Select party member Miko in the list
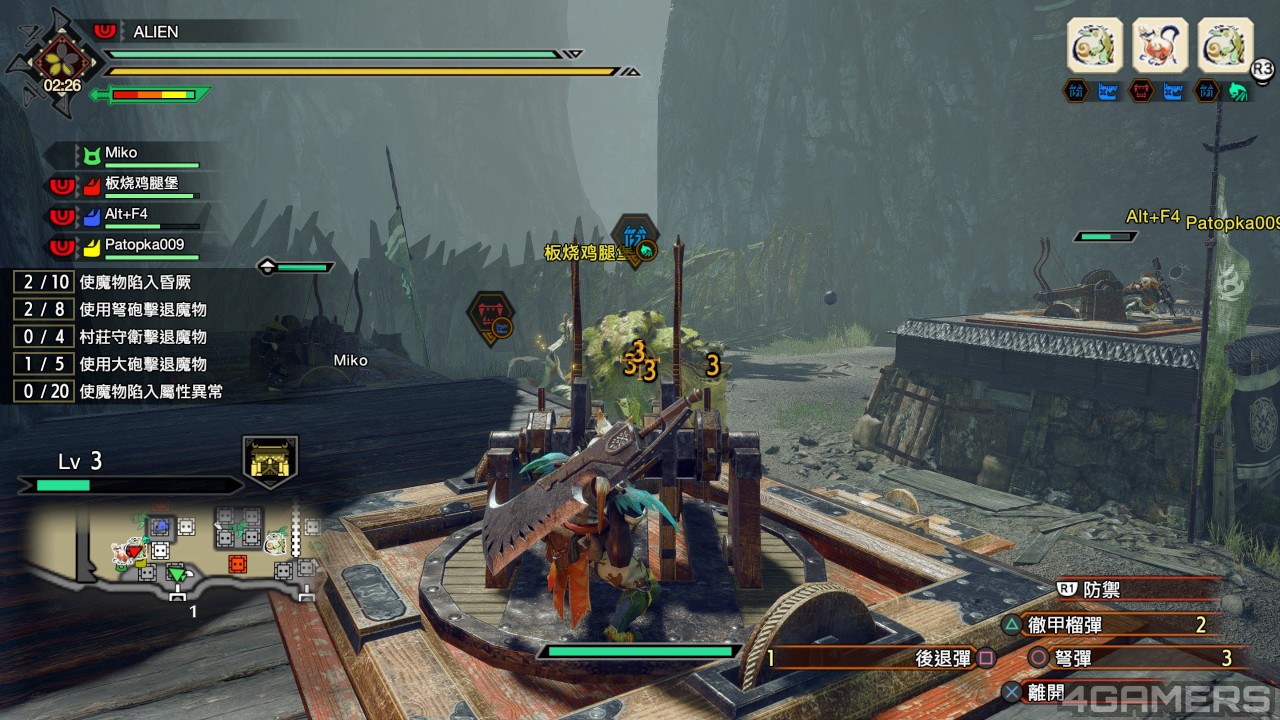1280x720 pixels. tap(121, 153)
